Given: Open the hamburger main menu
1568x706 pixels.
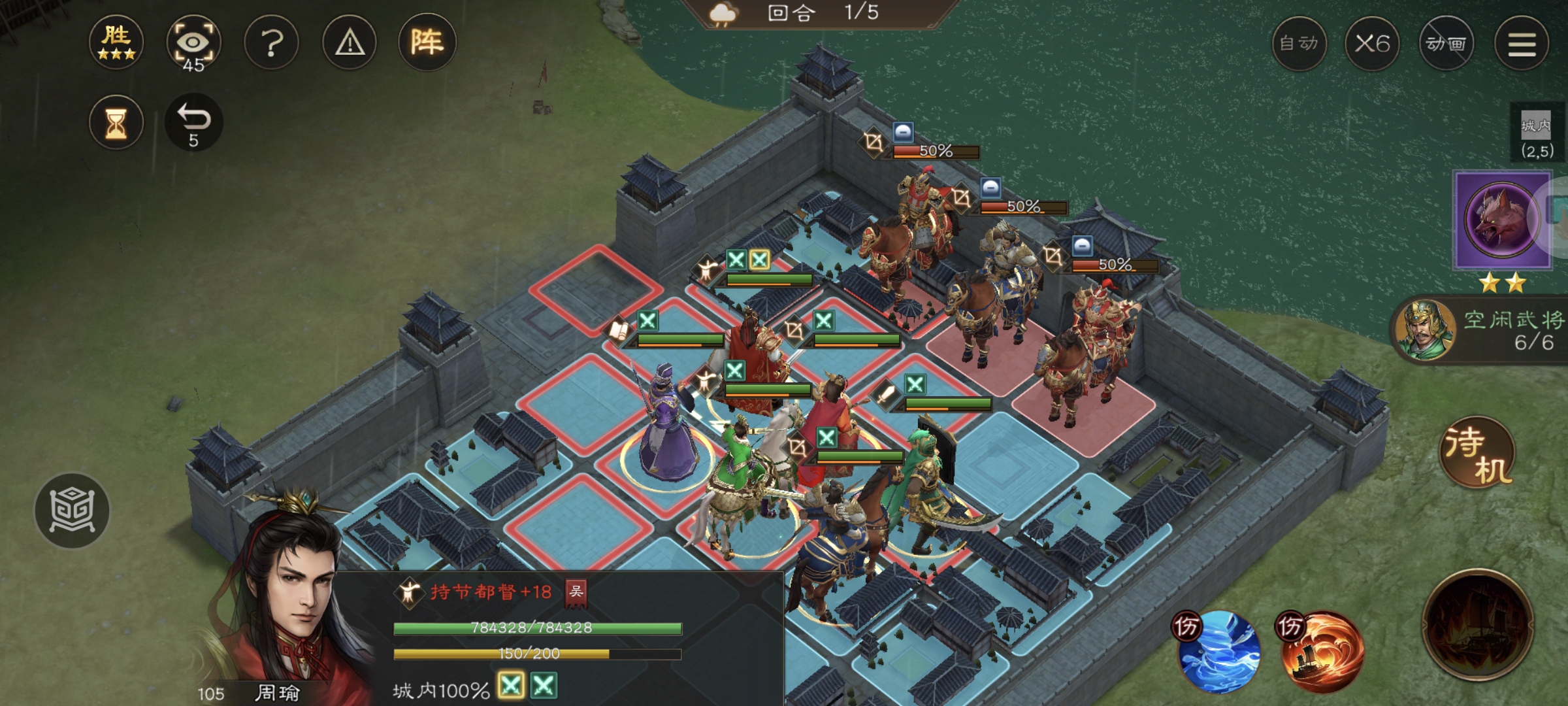Looking at the screenshot, I should 1522,44.
